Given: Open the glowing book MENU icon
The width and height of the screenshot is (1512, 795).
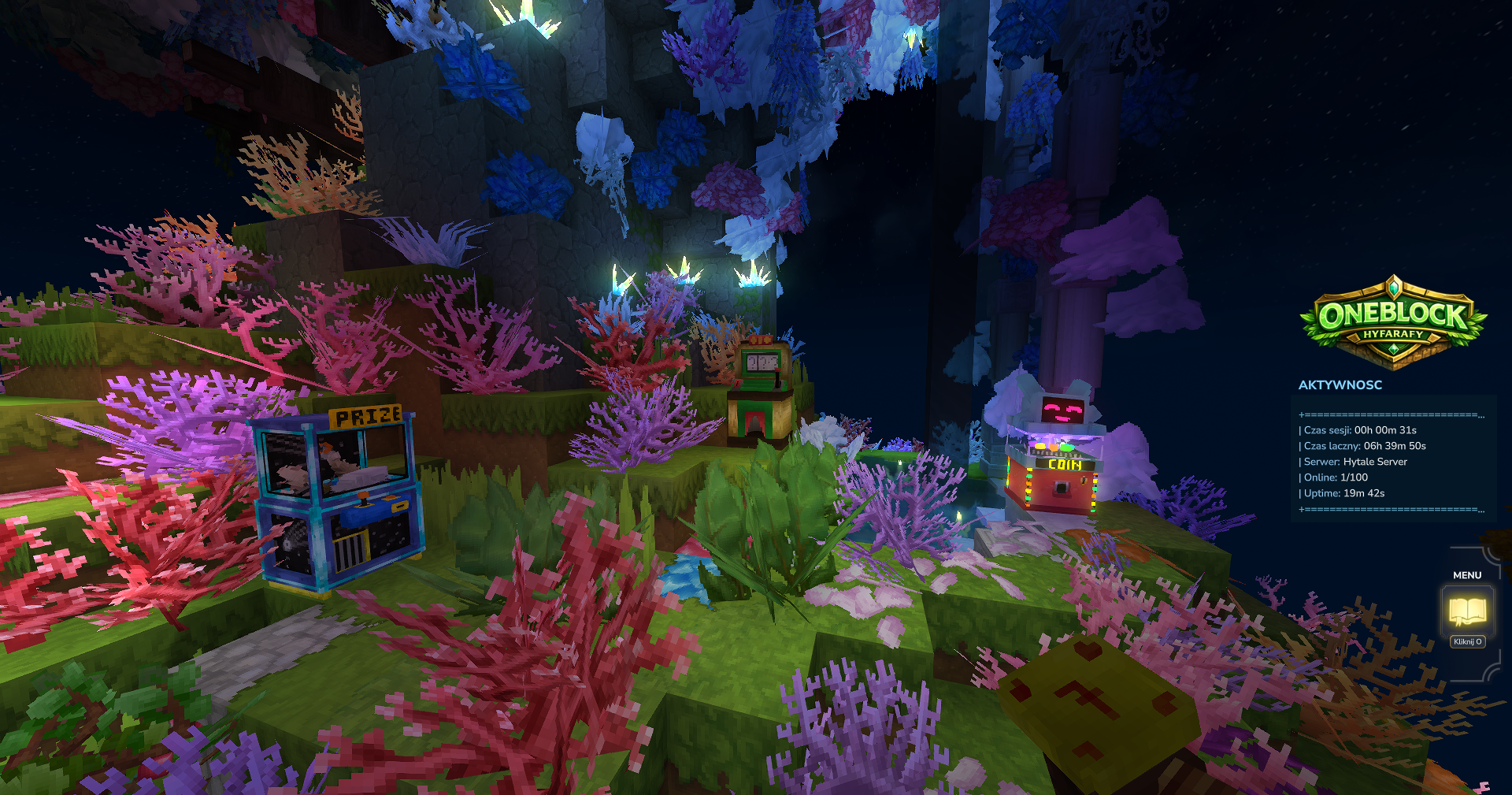Looking at the screenshot, I should tap(1467, 610).
